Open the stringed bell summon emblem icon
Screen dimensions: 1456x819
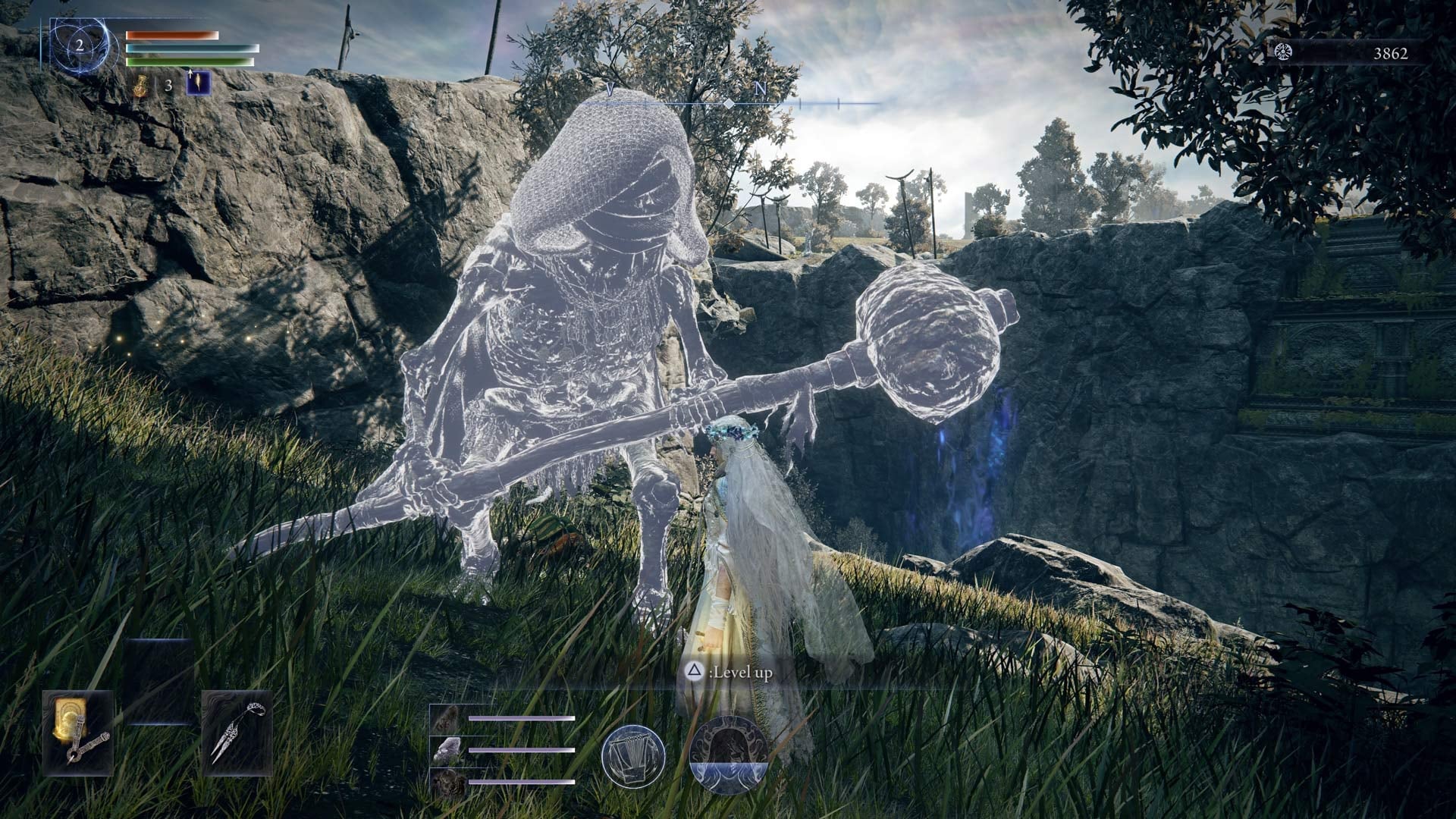click(x=633, y=756)
